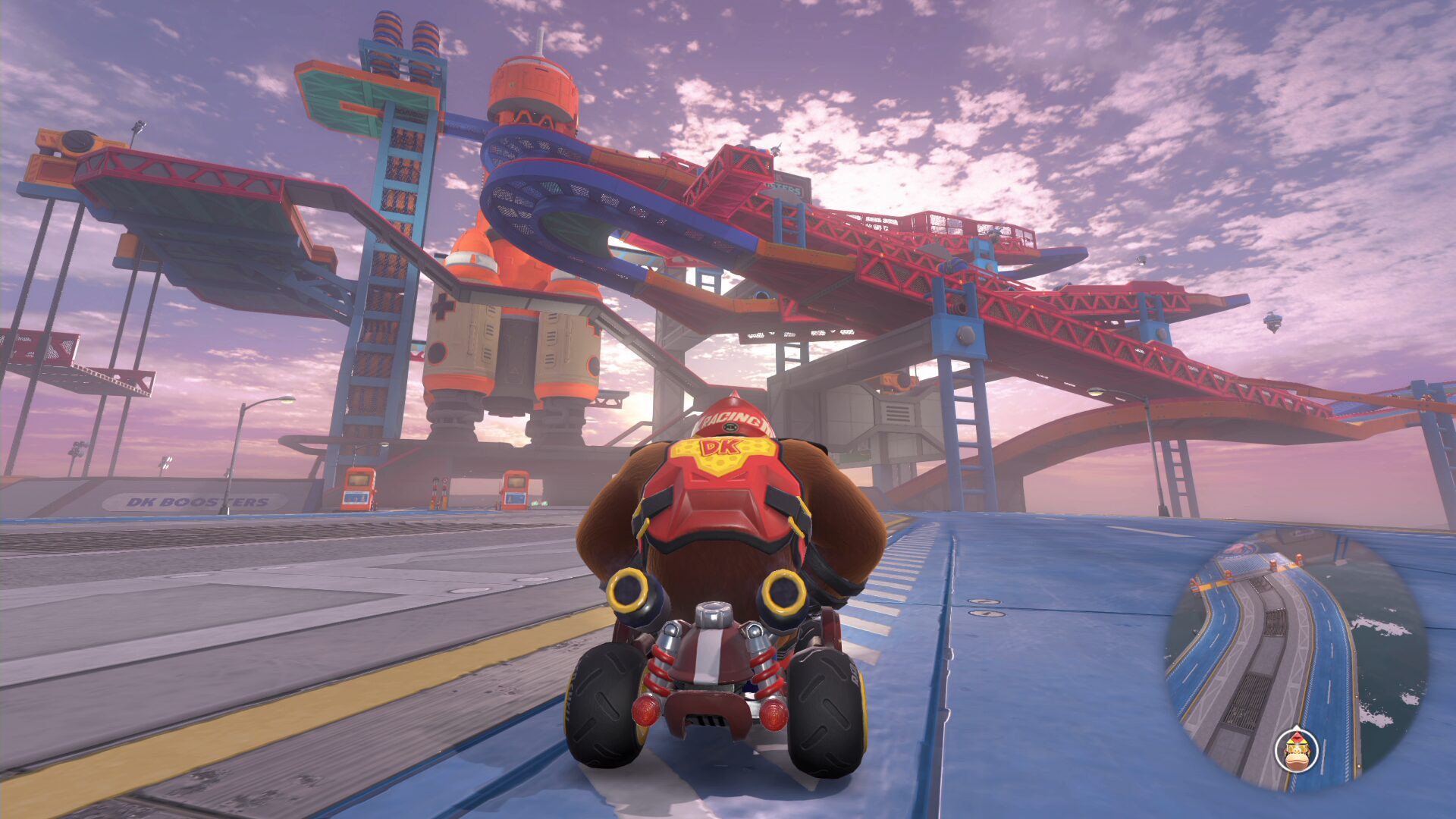This screenshot has width=1456, height=819.
Task: Open the circular track minimap
Action: point(1297,661)
